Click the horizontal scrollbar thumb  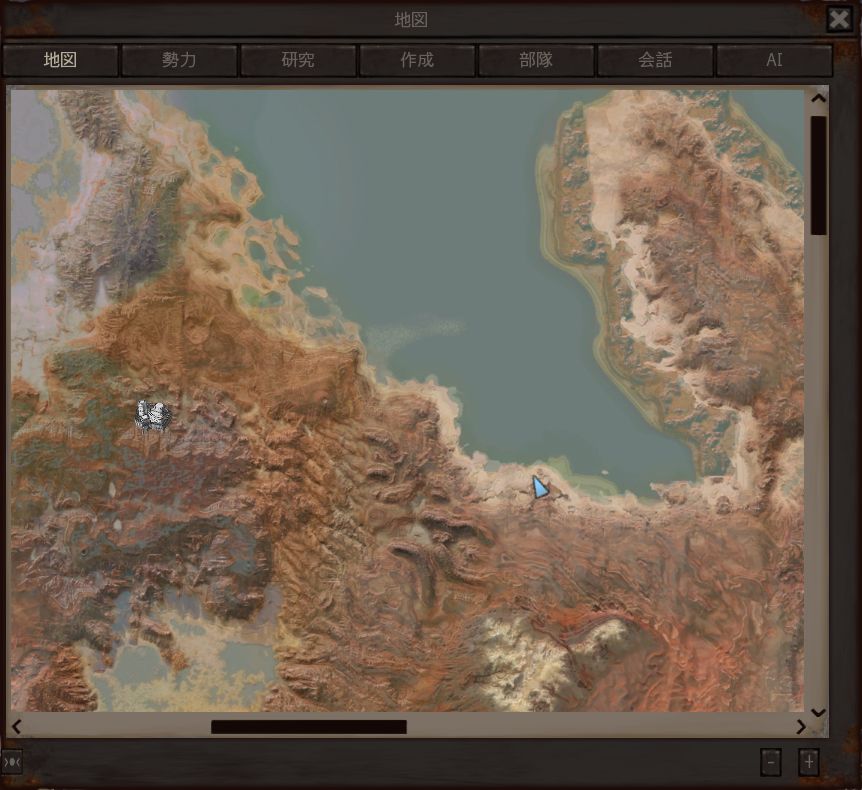point(308,727)
